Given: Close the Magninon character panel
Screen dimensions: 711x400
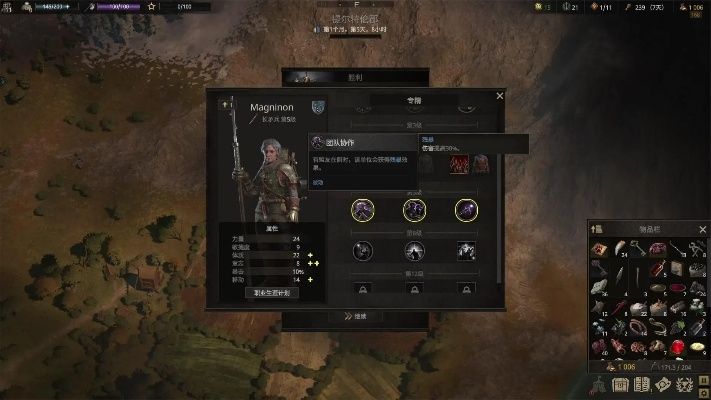Looking at the screenshot, I should click(500, 96).
